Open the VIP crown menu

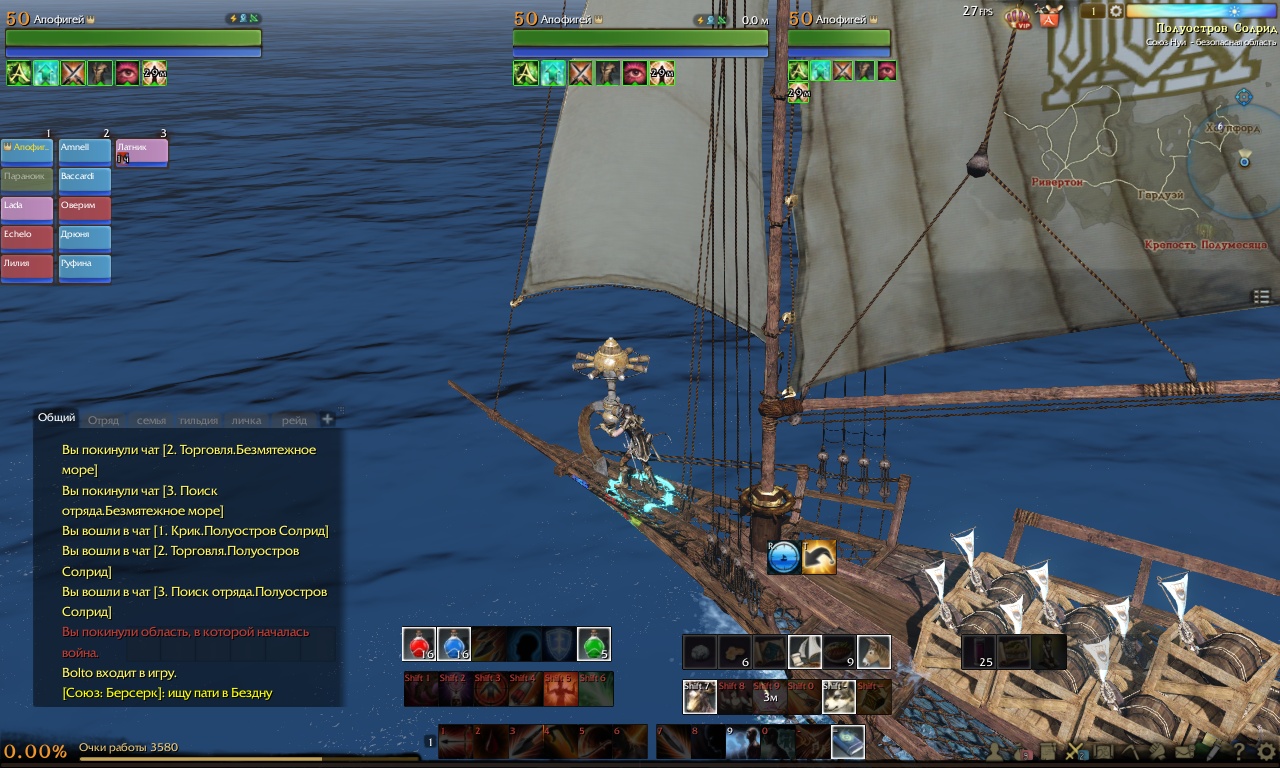[1018, 16]
